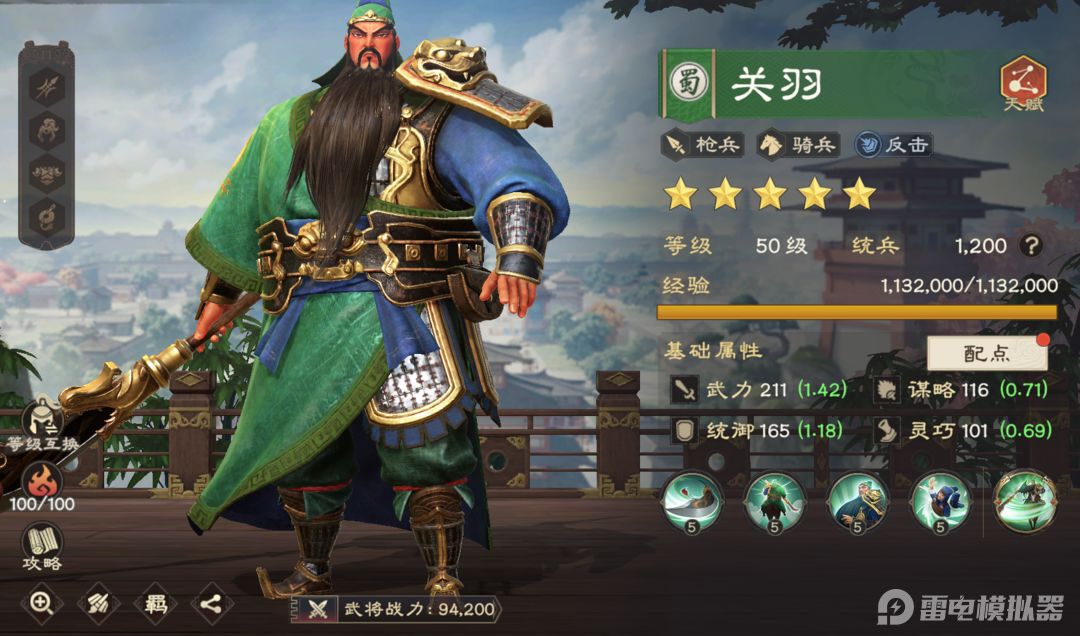
Task: Select the 骑兵 cavalry troop tag
Action: pos(798,144)
